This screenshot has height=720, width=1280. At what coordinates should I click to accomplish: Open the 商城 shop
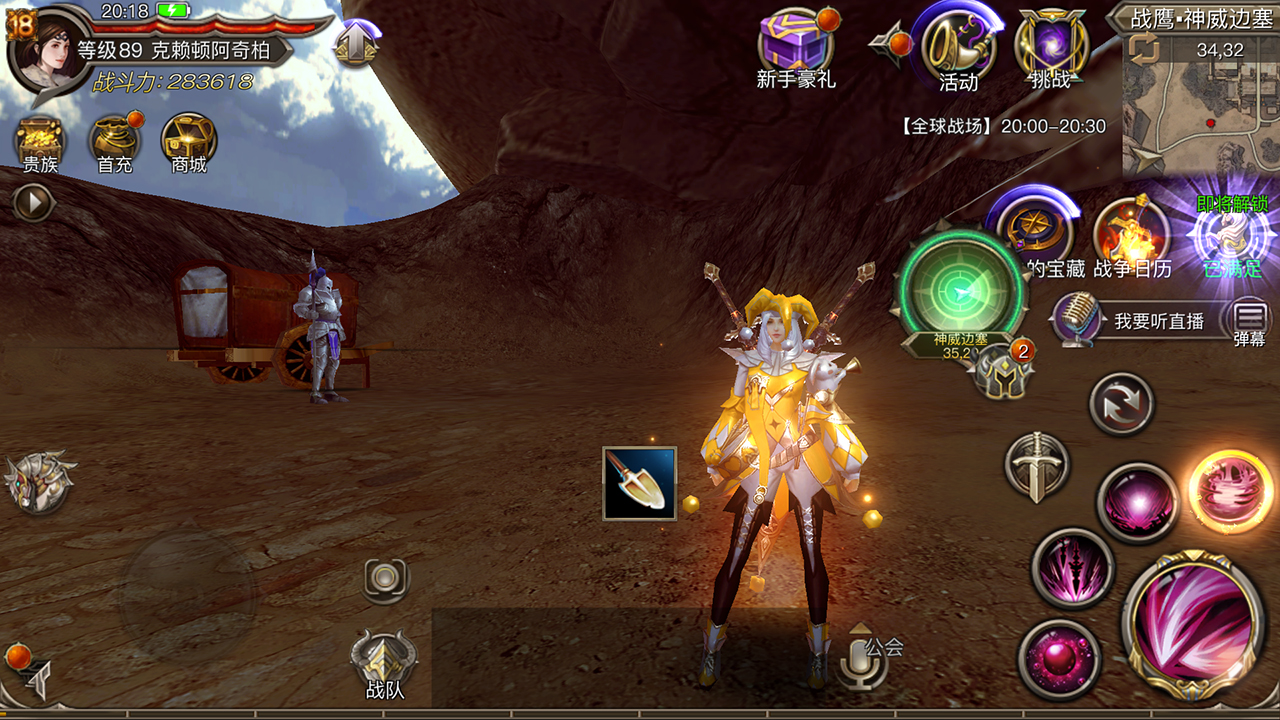pos(188,143)
